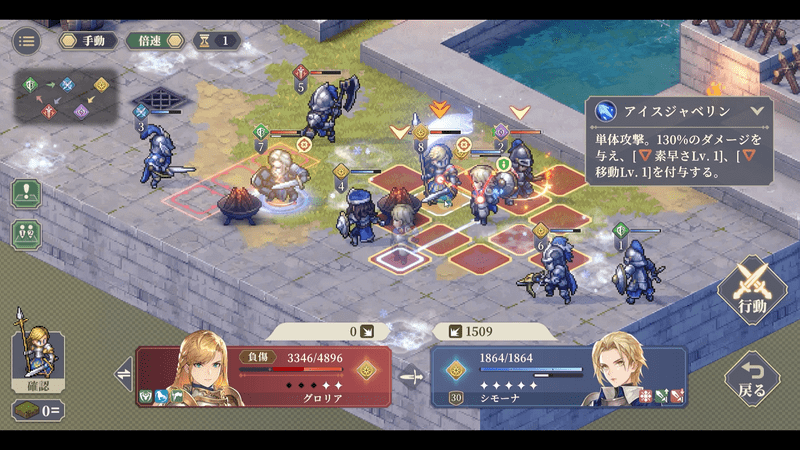Expand the アイスジャベリン skill dropdown
The height and width of the screenshot is (450, 800).
coord(756,112)
